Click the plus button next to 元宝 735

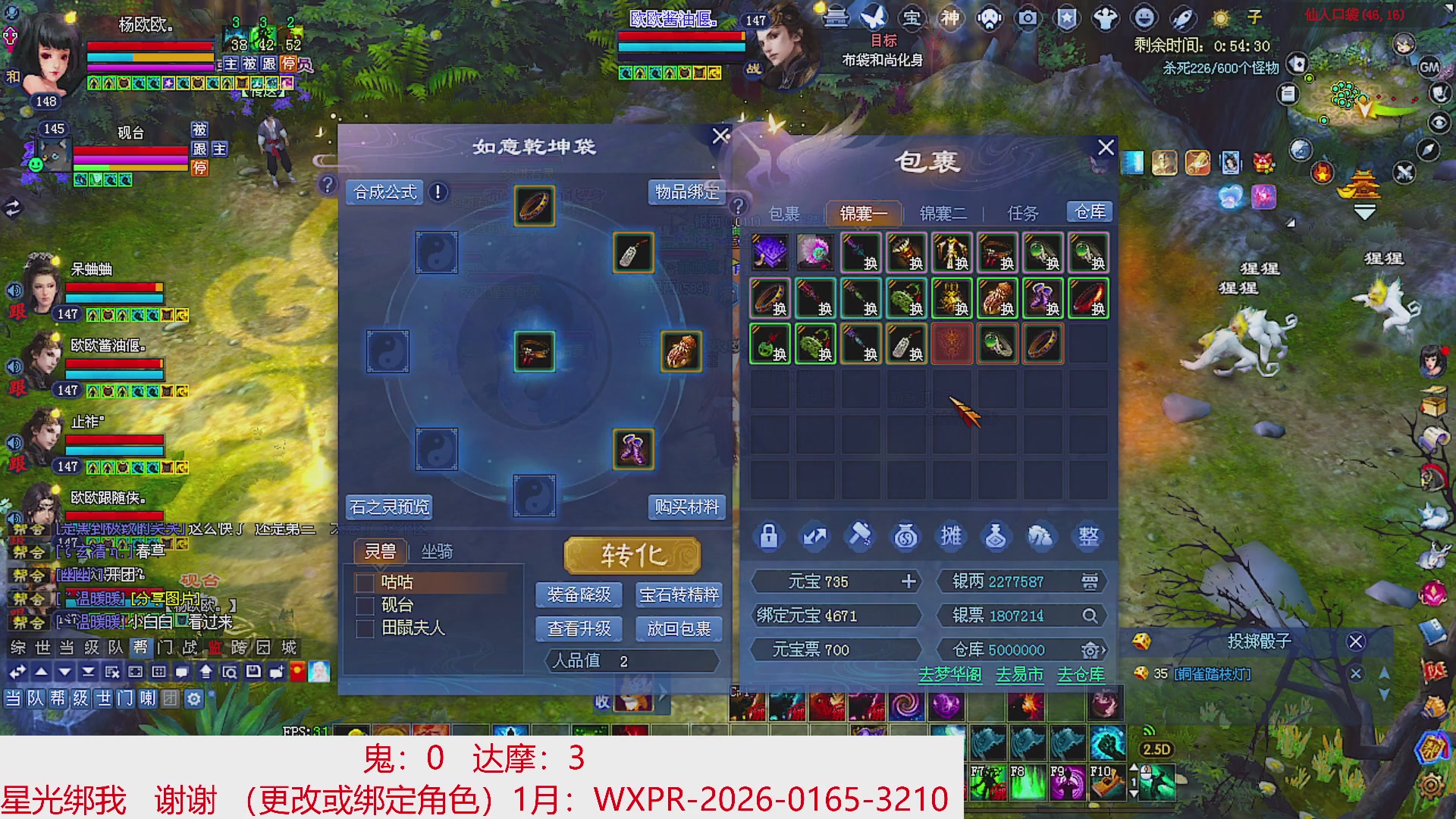(x=908, y=581)
